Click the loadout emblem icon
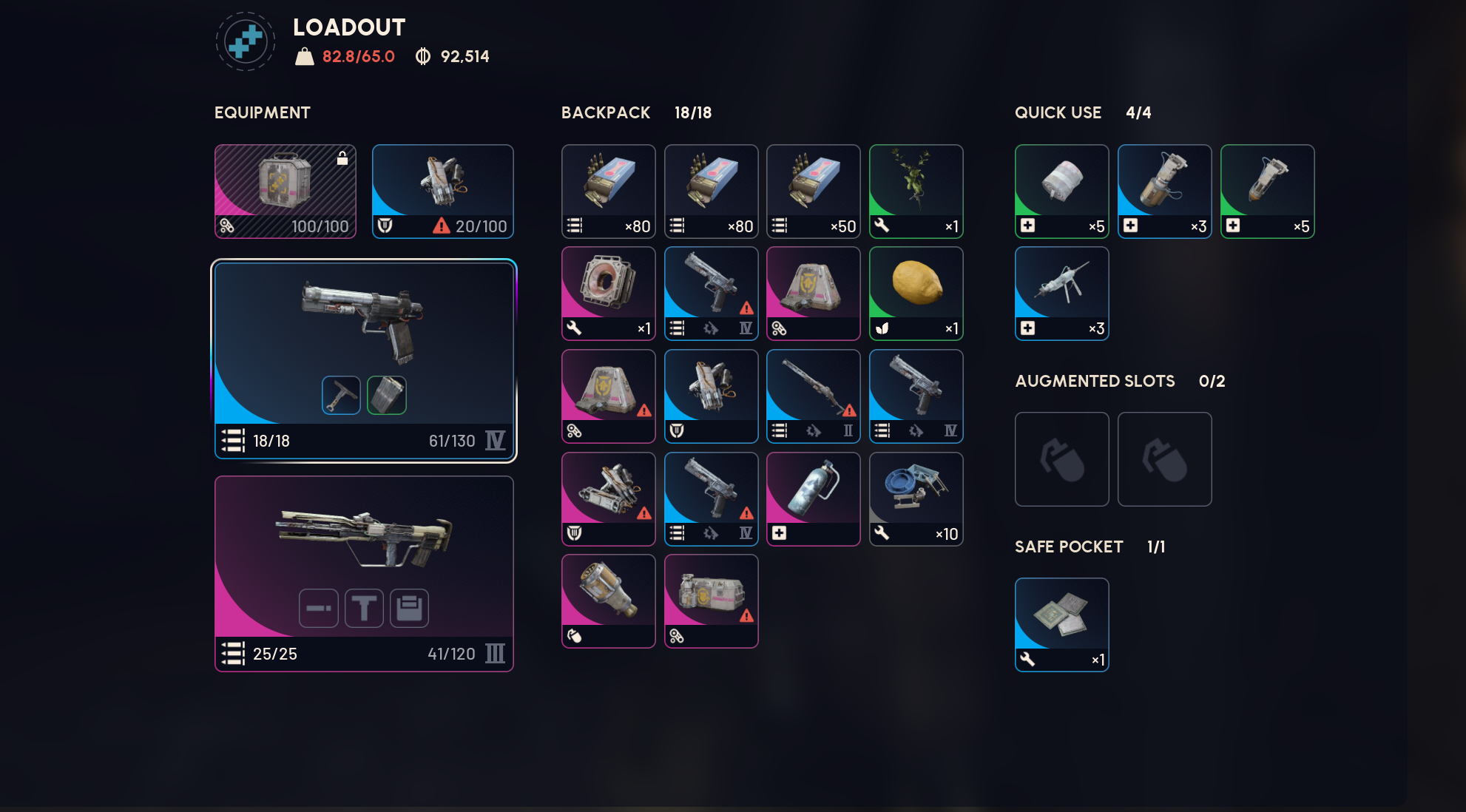Viewport: 1466px width, 812px height. pos(246,41)
